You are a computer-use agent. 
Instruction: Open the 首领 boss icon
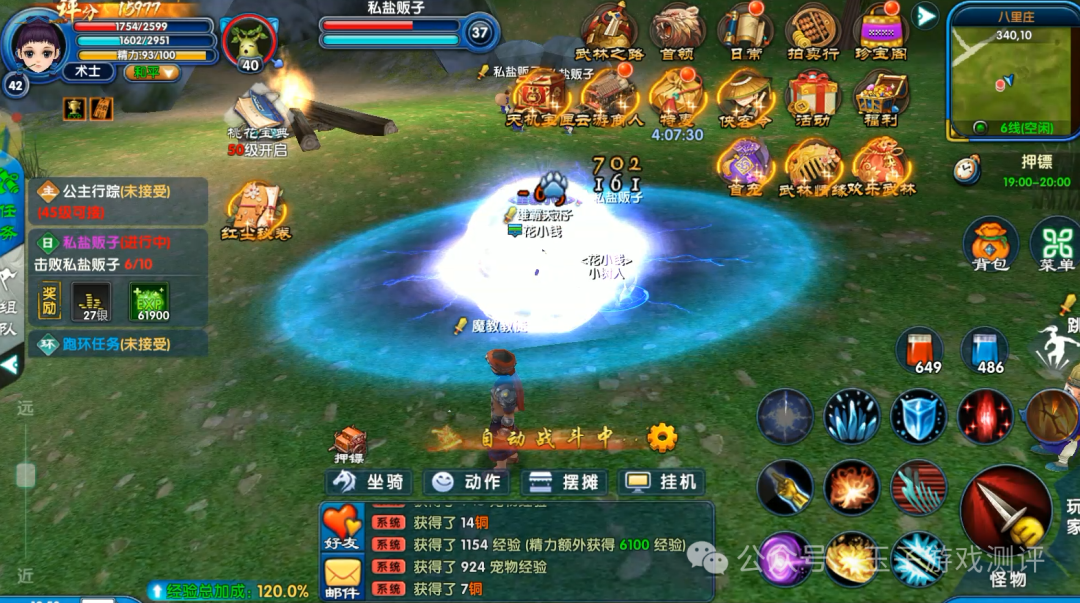(677, 32)
